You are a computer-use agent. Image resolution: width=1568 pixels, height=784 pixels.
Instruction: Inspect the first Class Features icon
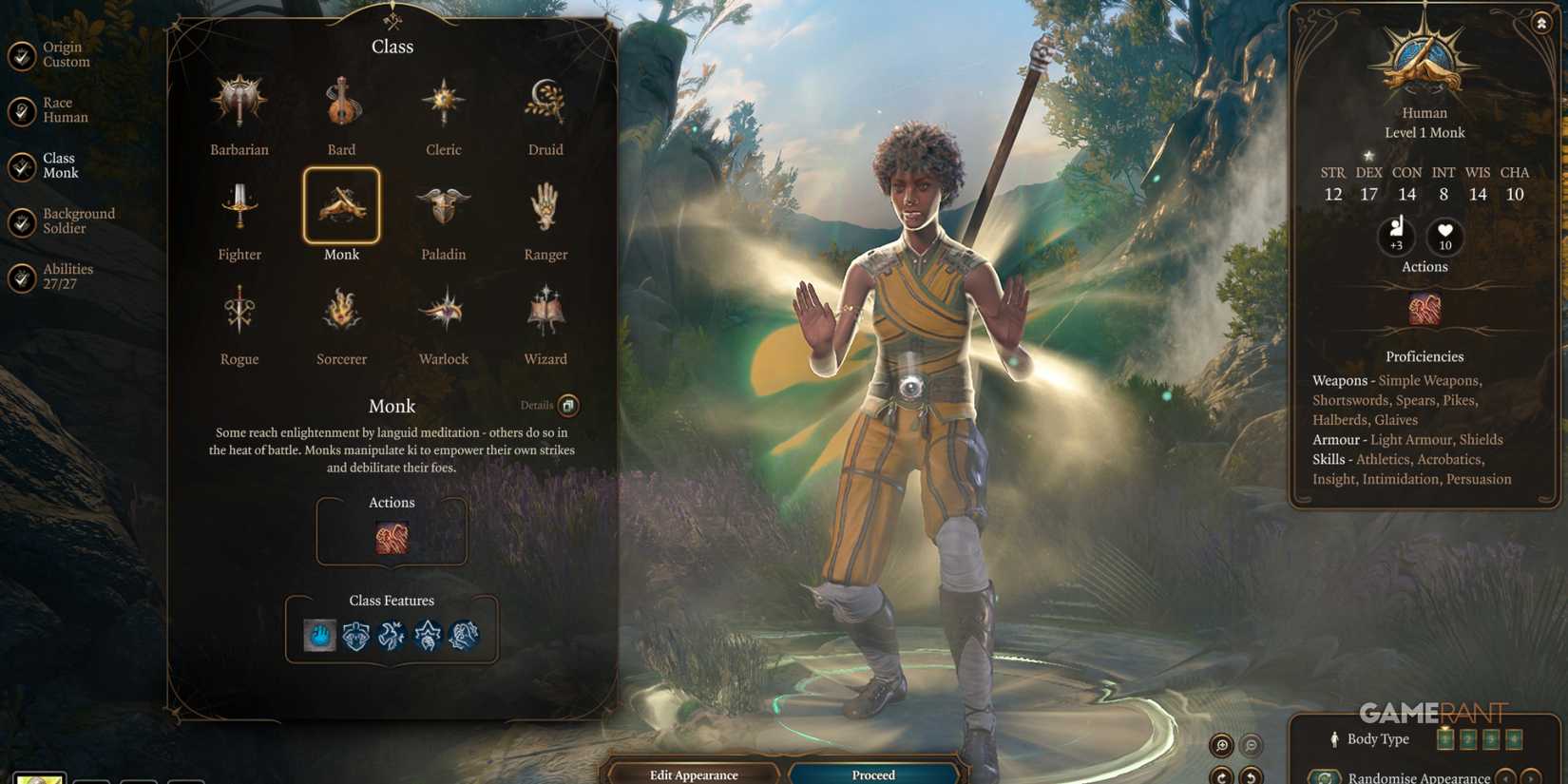tap(318, 635)
